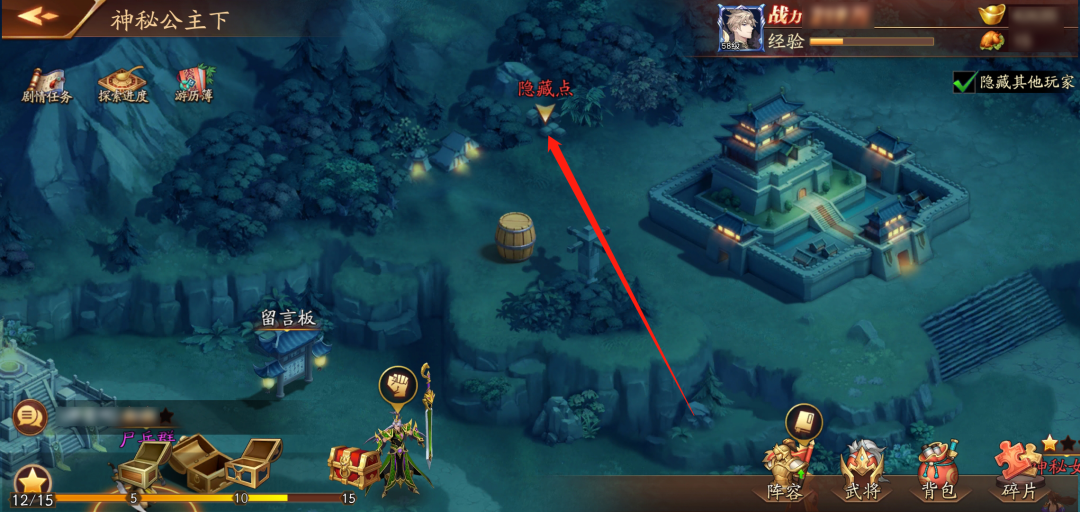This screenshot has height=512, width=1080.
Task: Click the gold ingot currency icon
Action: point(991,14)
